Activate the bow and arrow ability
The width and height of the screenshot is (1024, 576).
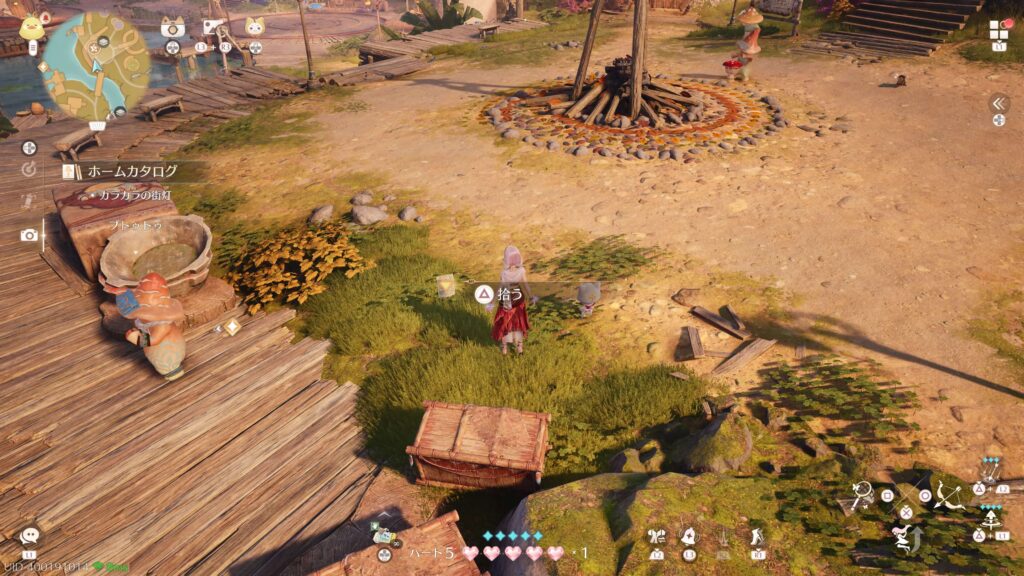click(946, 495)
